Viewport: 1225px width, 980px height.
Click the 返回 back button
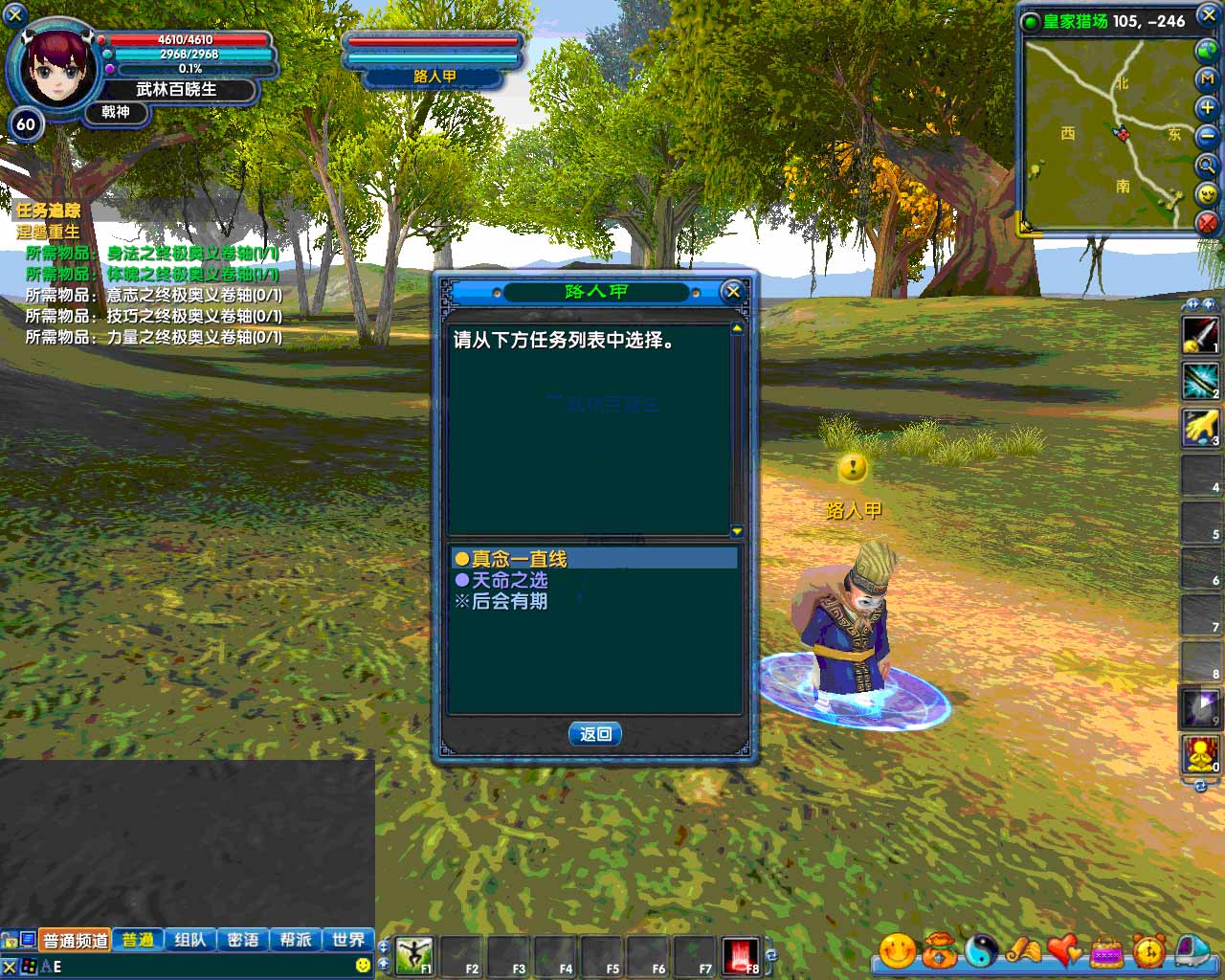pyautogui.click(x=595, y=734)
